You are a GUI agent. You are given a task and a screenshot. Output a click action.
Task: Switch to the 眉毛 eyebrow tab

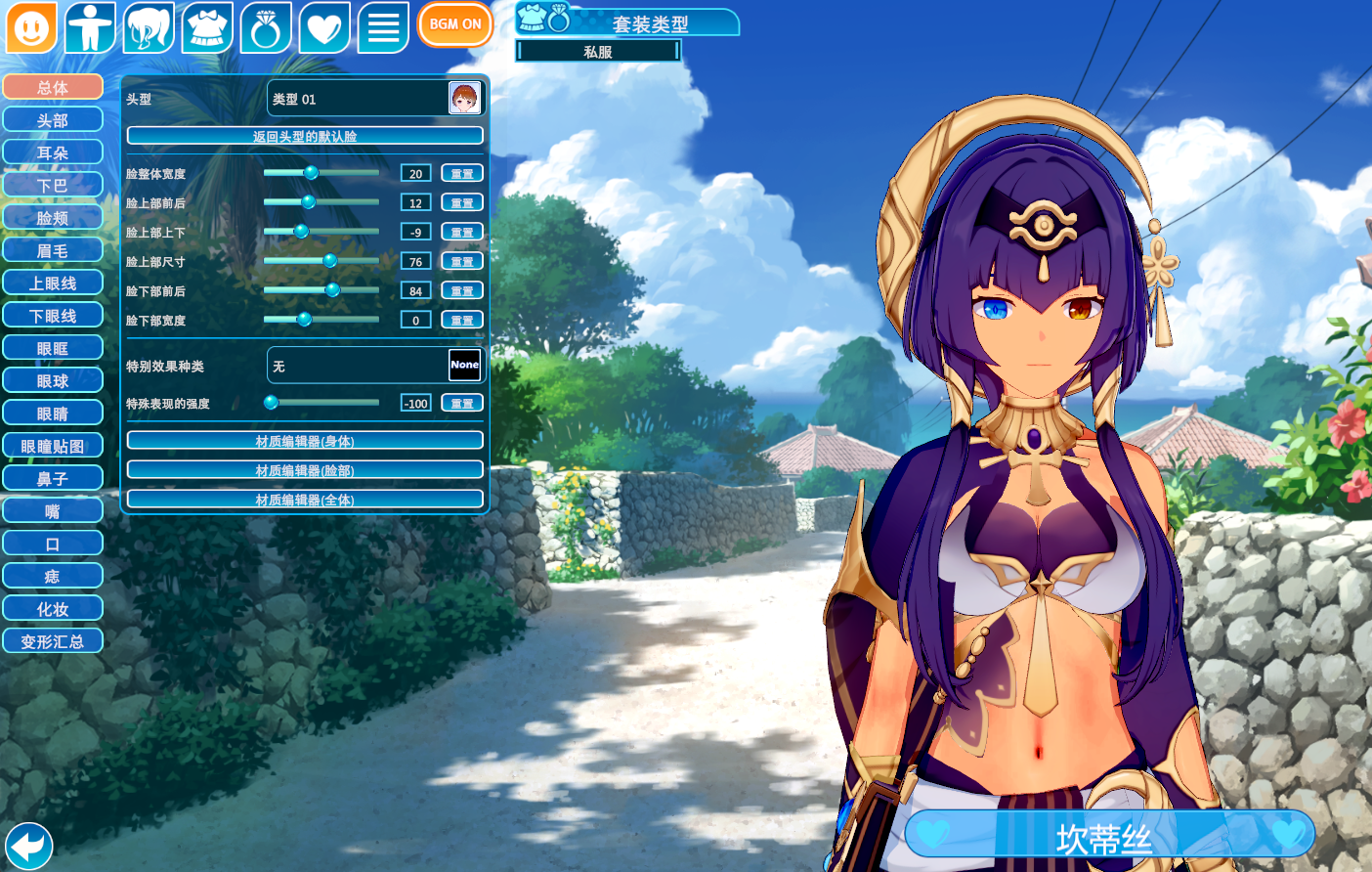[53, 250]
